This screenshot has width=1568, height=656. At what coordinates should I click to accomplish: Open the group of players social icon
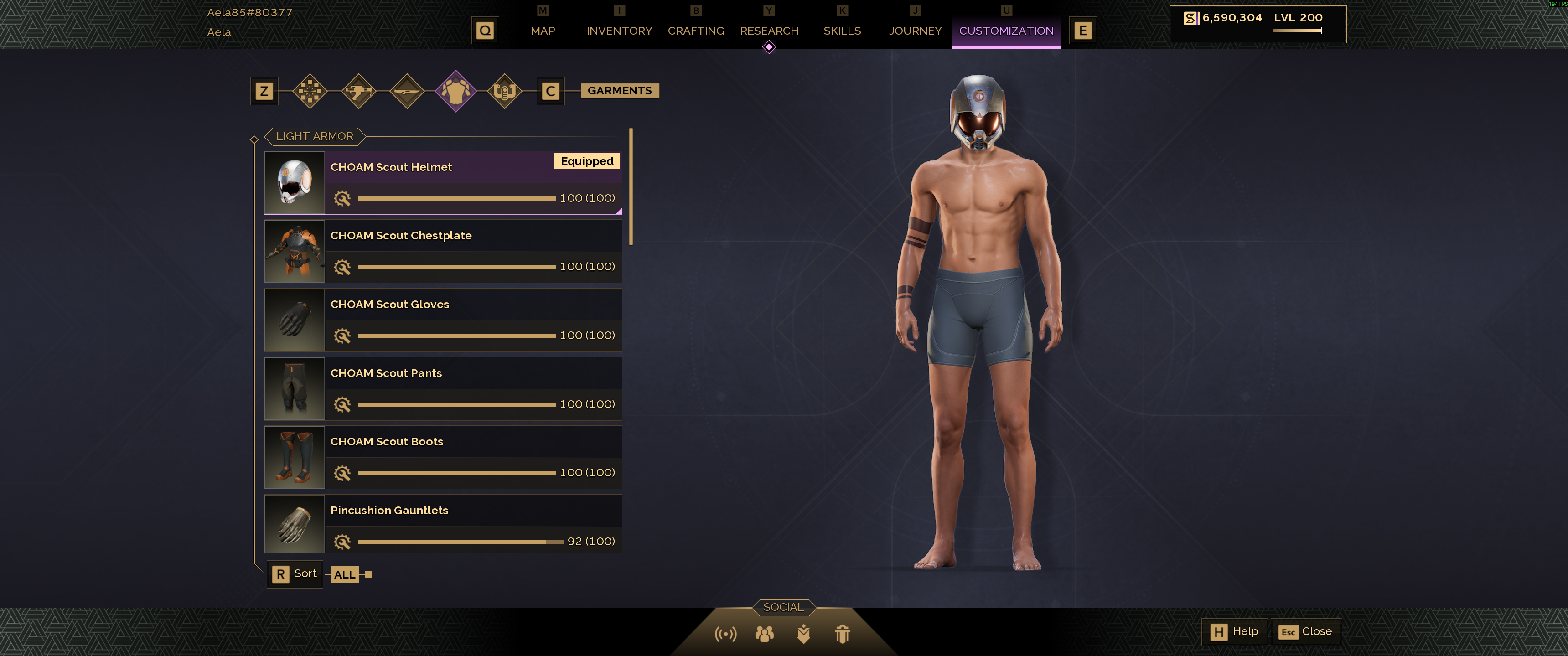click(x=764, y=634)
